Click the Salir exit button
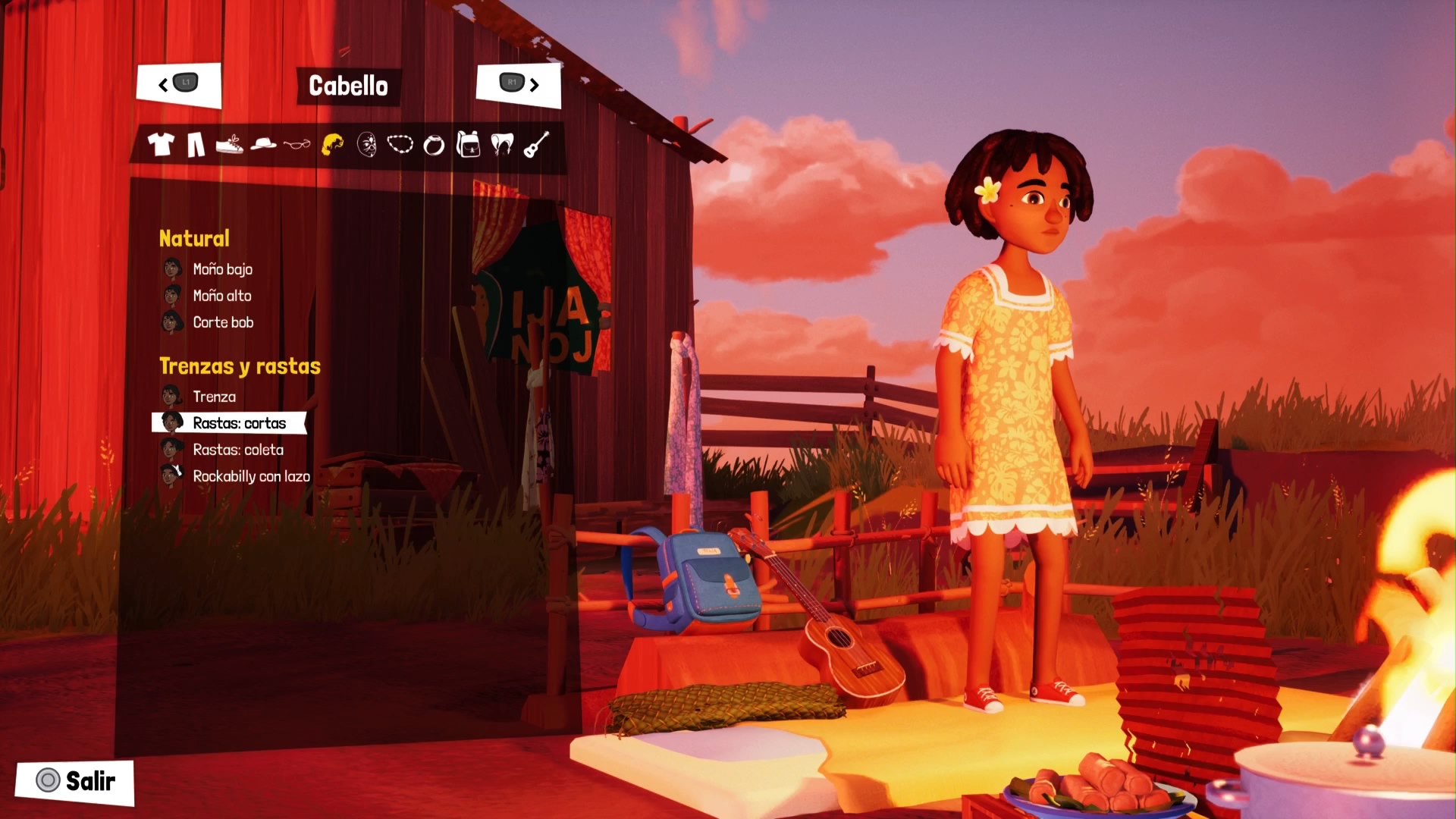Image resolution: width=1456 pixels, height=819 pixels. pos(76,781)
